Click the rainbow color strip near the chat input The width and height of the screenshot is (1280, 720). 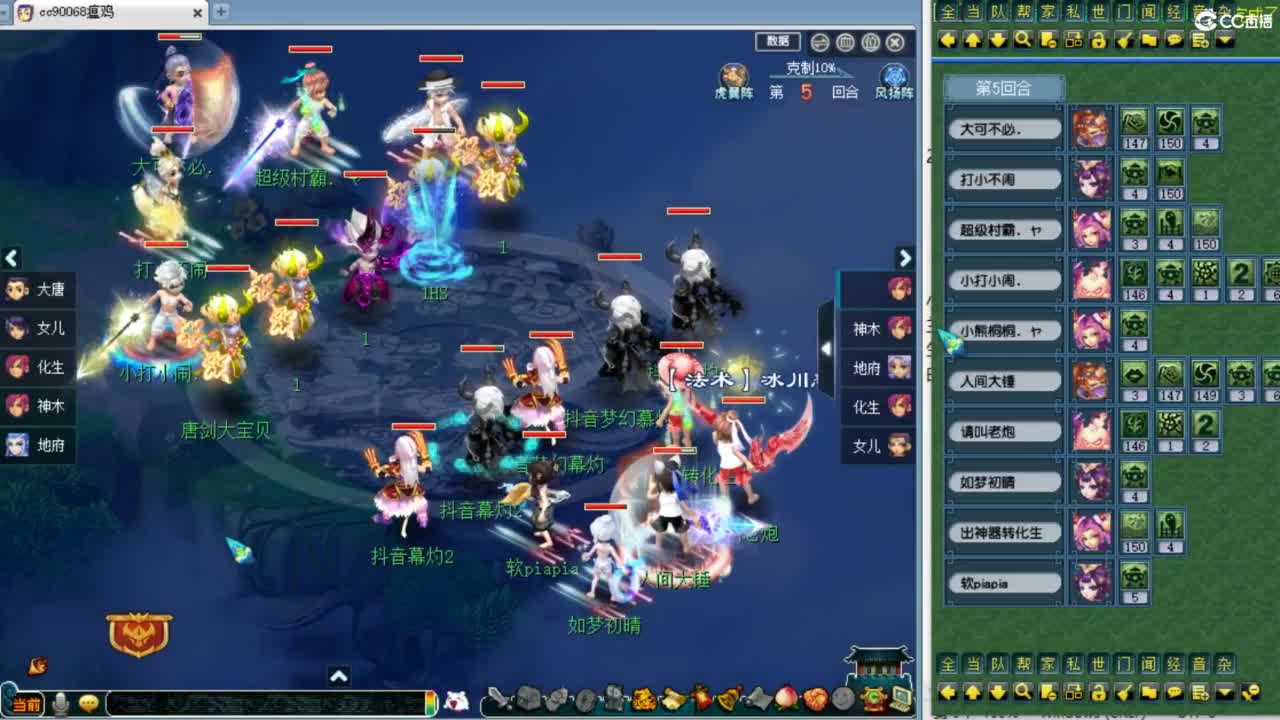[429, 703]
